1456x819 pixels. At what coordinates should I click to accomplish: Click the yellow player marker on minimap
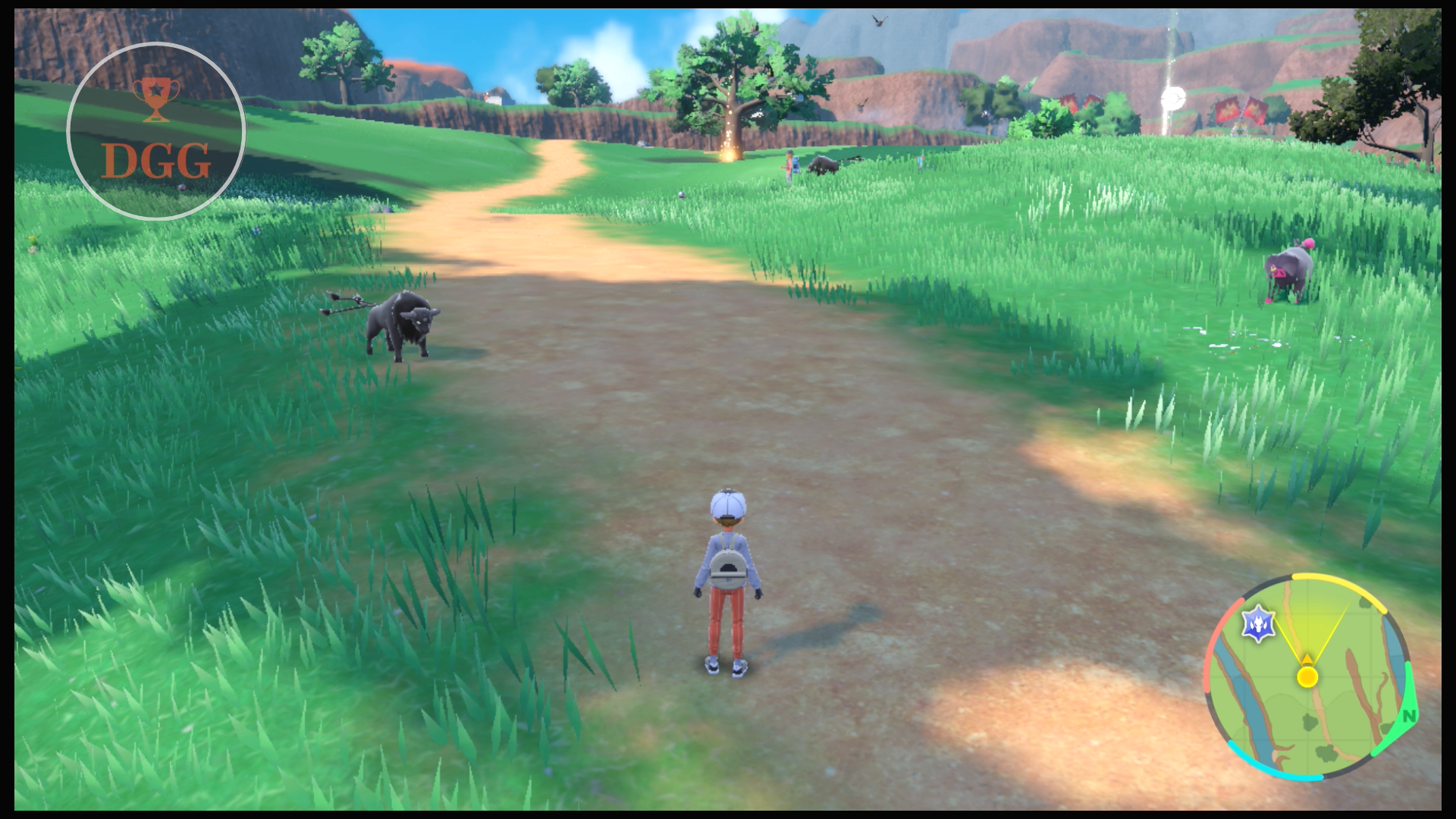coord(1307,676)
